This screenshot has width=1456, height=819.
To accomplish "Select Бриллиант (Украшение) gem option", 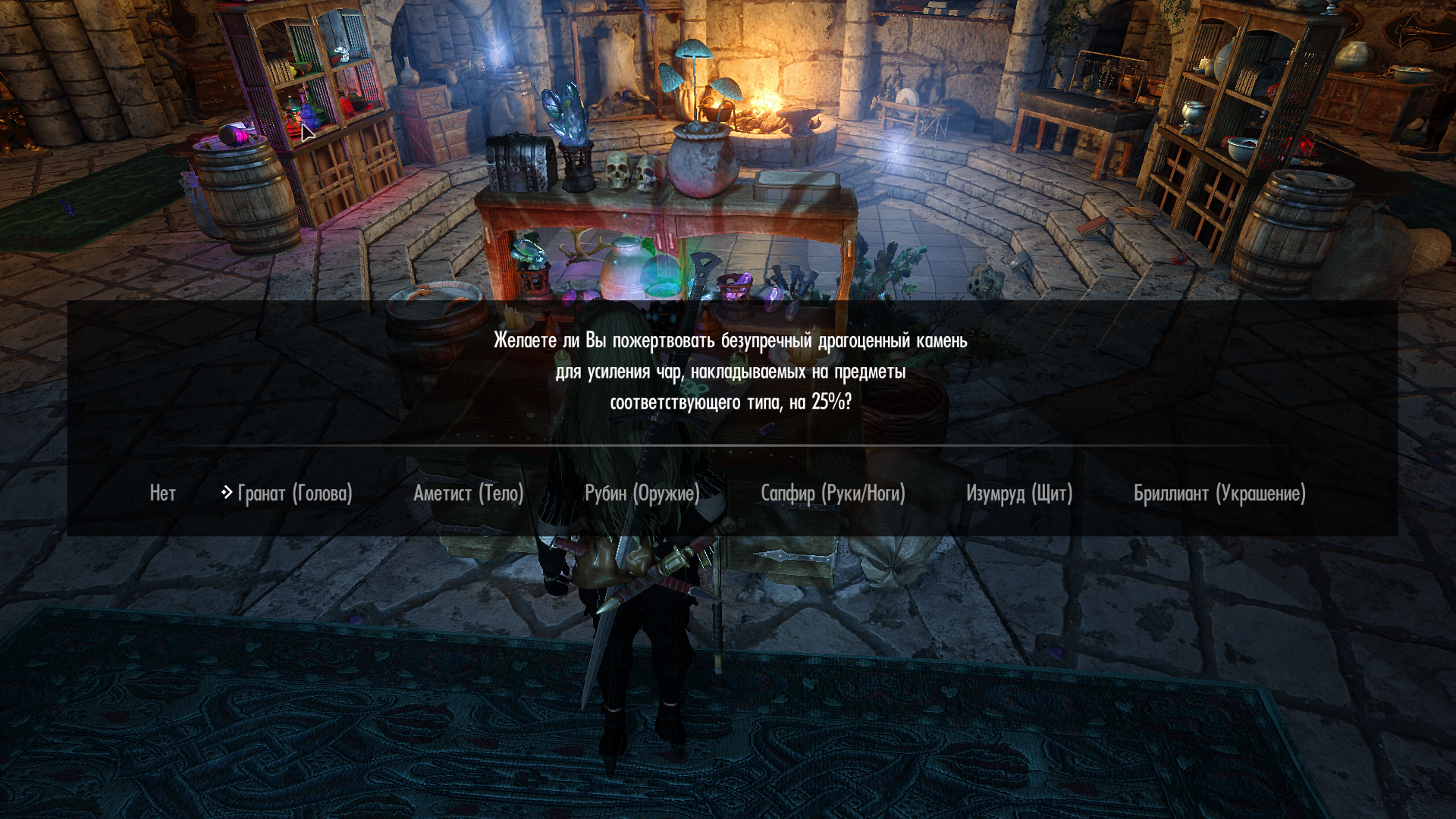I will 1219,494.
